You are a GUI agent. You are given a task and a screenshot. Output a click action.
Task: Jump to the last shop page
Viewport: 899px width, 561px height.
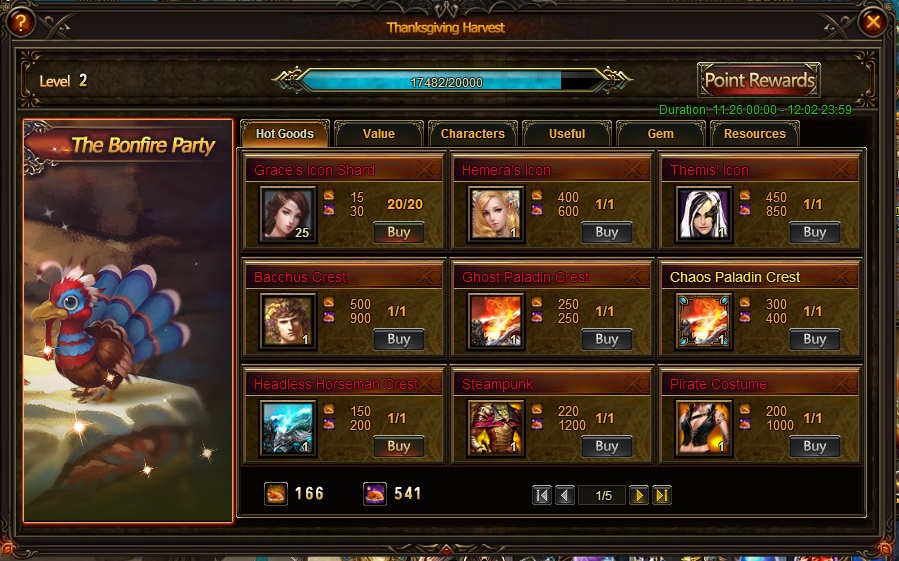[661, 495]
